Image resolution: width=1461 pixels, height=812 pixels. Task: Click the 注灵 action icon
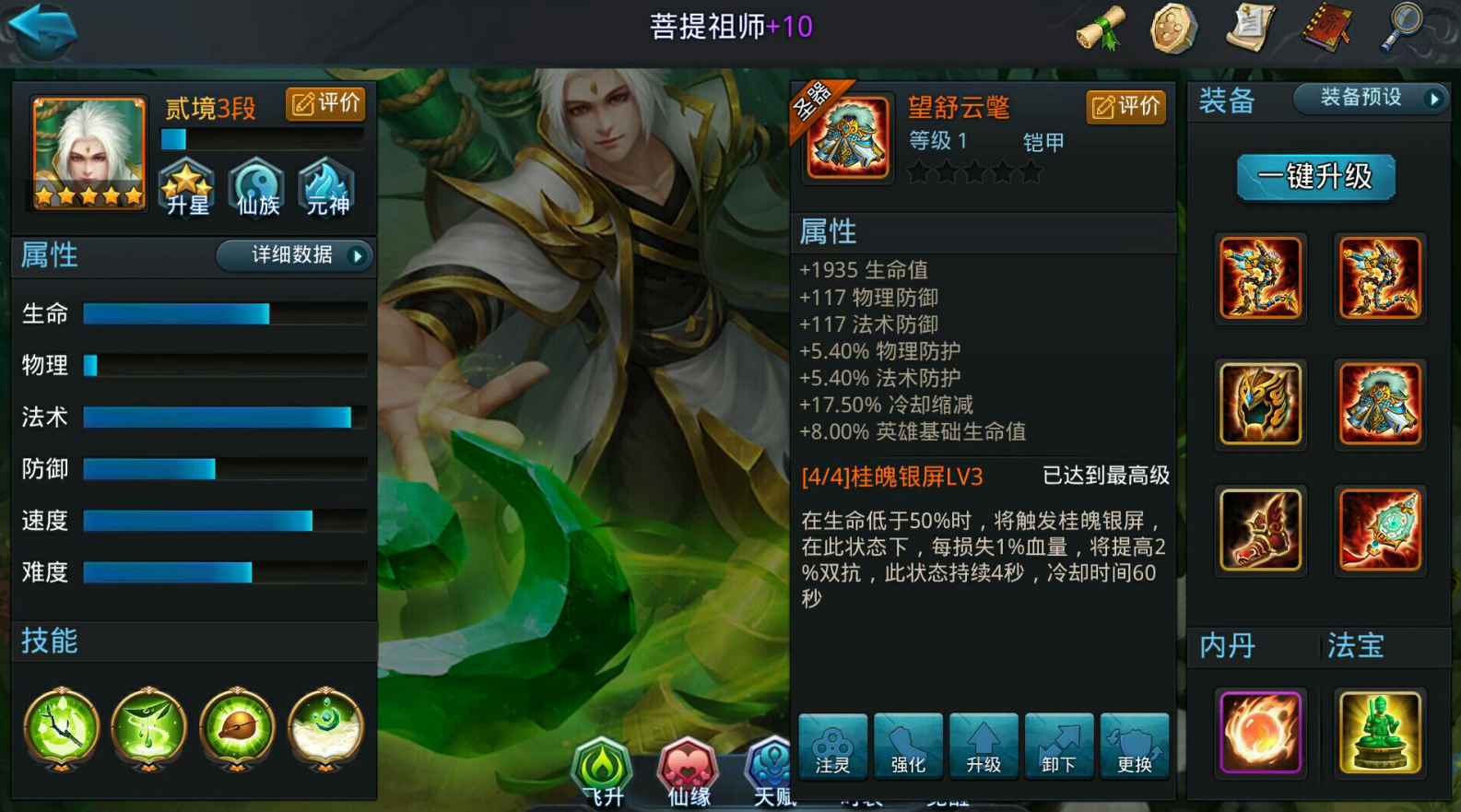coord(831,747)
